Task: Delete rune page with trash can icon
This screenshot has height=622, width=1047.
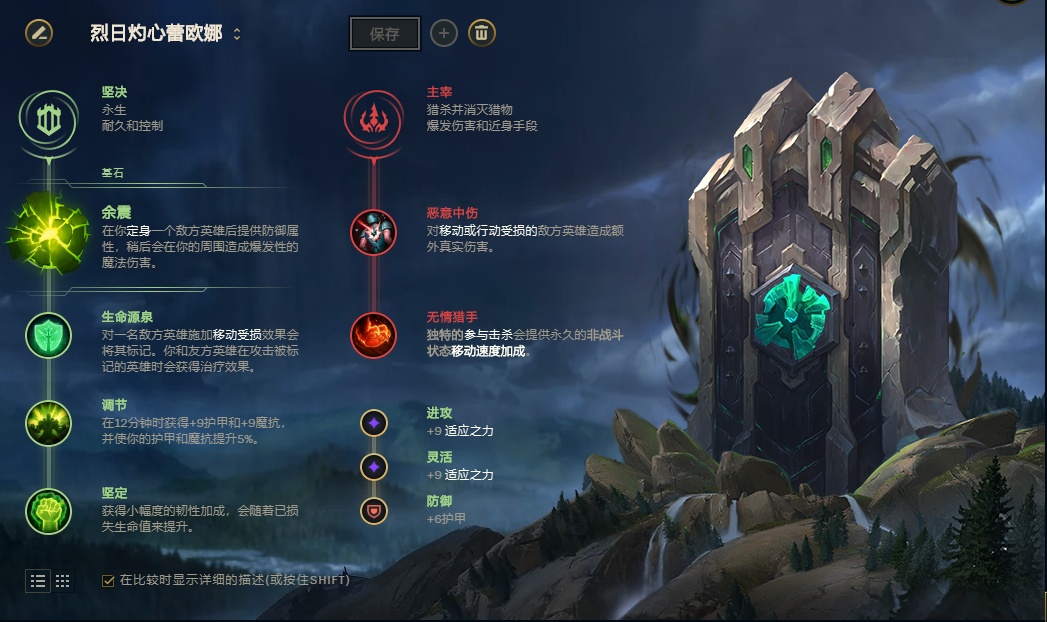Action: point(482,33)
